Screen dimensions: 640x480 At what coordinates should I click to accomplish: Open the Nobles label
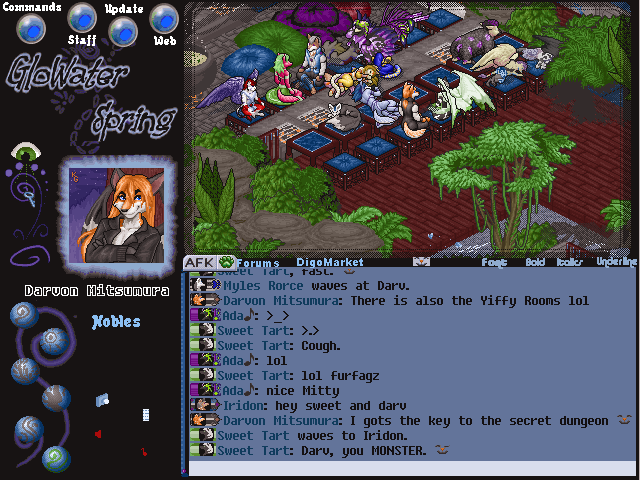(116, 322)
